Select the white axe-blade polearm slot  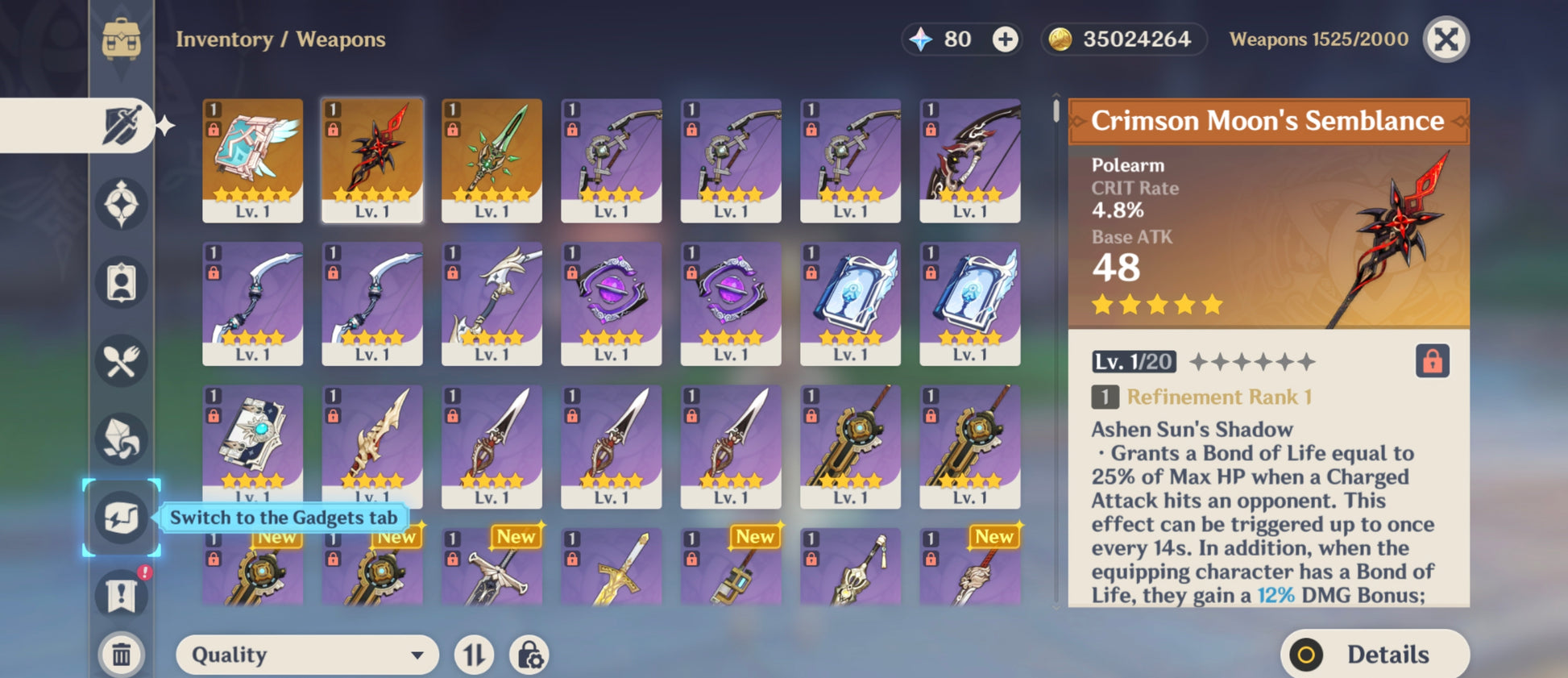pyautogui.click(x=492, y=303)
